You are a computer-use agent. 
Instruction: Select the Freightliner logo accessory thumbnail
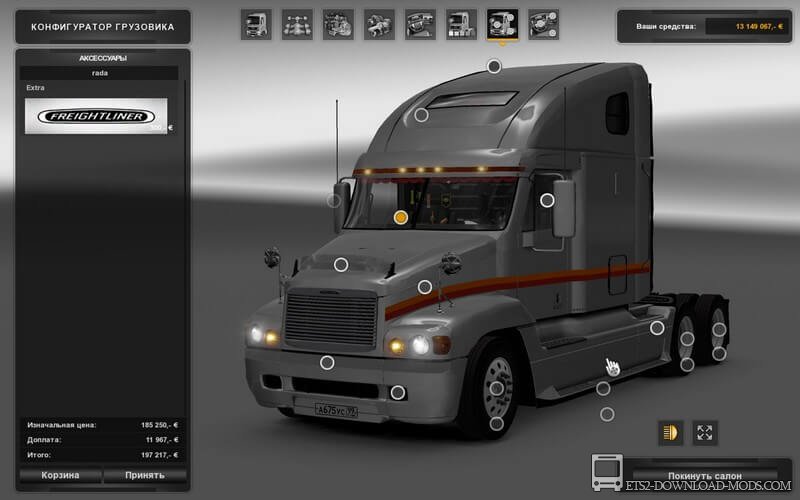point(98,117)
